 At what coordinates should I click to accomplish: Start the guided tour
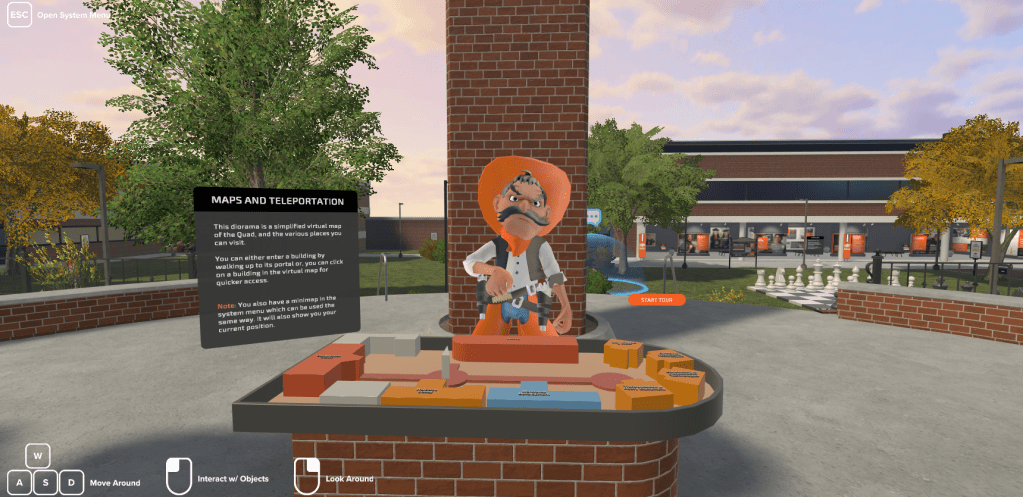(x=657, y=299)
